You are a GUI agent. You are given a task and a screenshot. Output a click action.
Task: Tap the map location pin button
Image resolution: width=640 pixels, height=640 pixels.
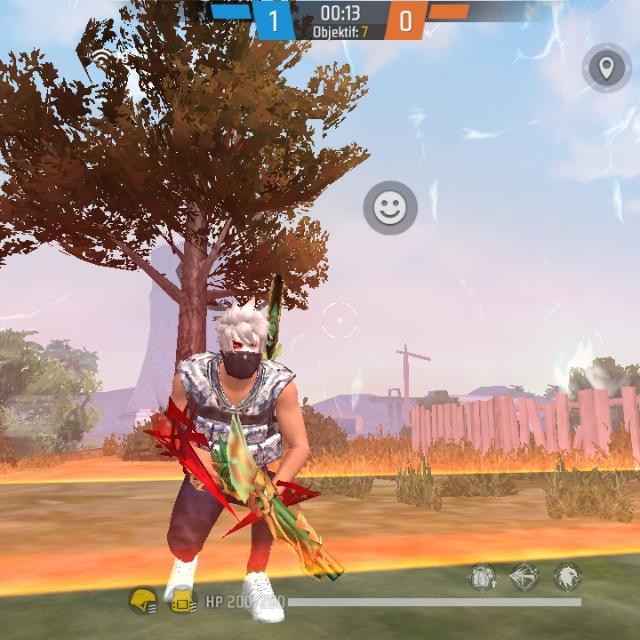(x=604, y=68)
